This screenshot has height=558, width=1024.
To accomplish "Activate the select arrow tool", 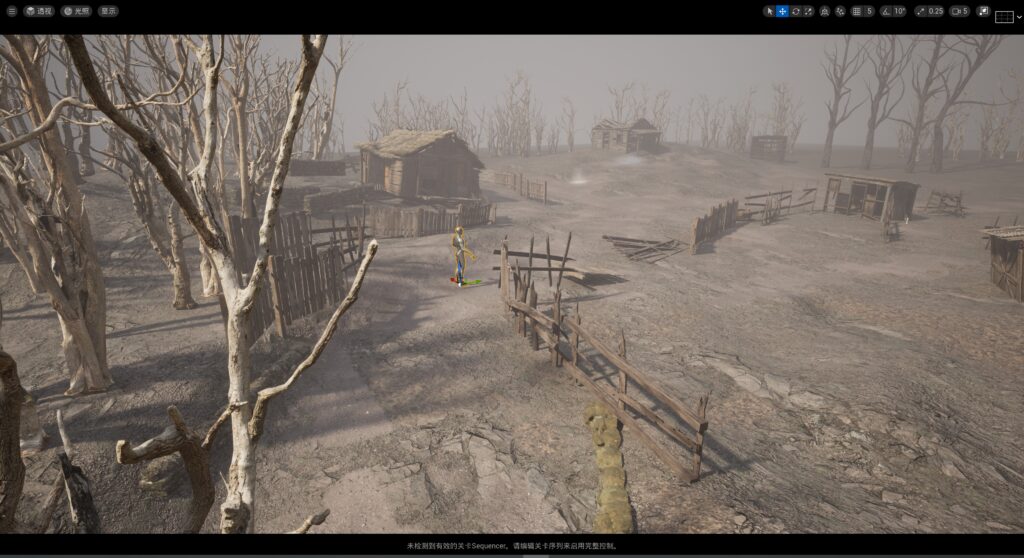I will [x=769, y=11].
